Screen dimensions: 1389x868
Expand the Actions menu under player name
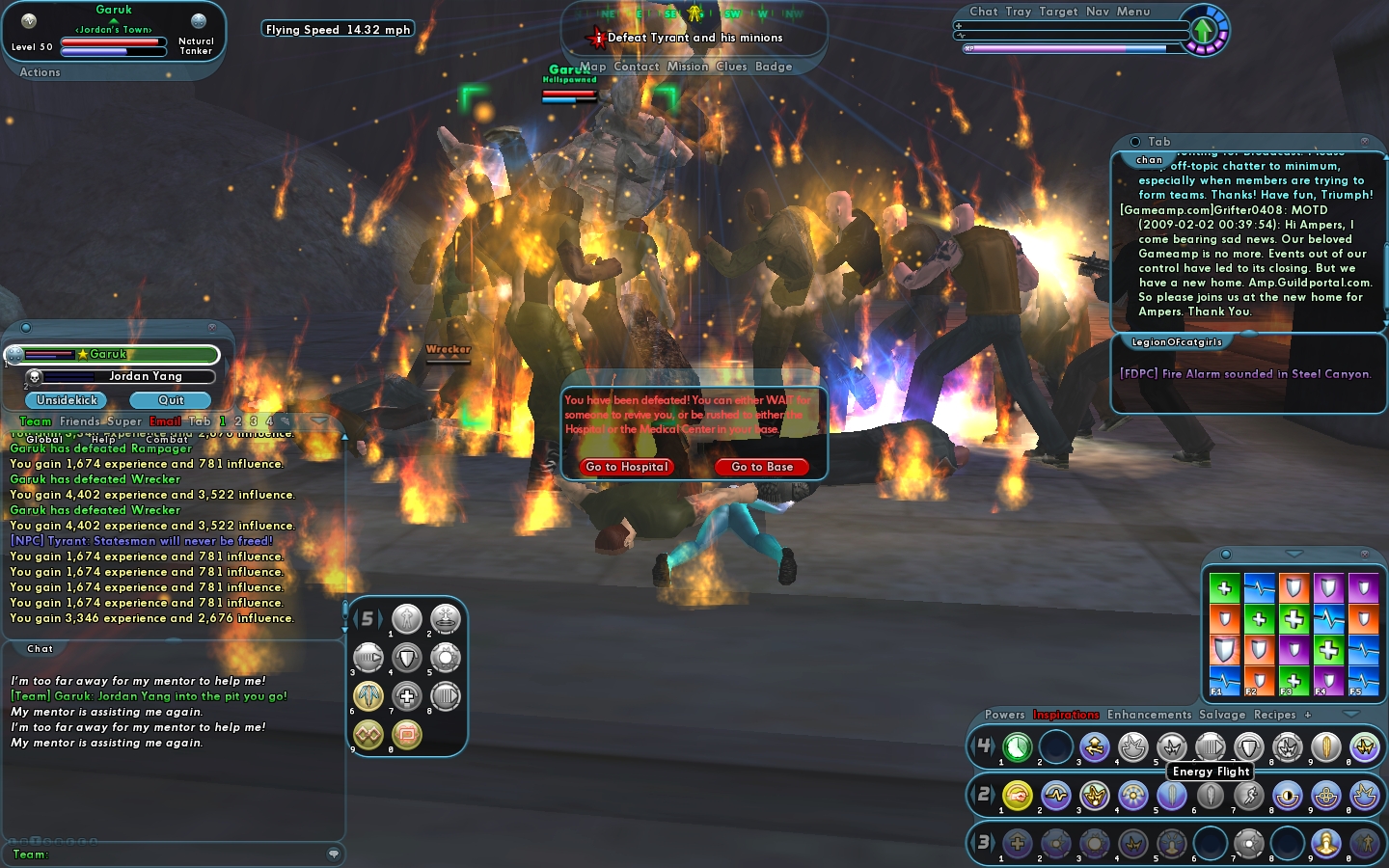coord(40,72)
